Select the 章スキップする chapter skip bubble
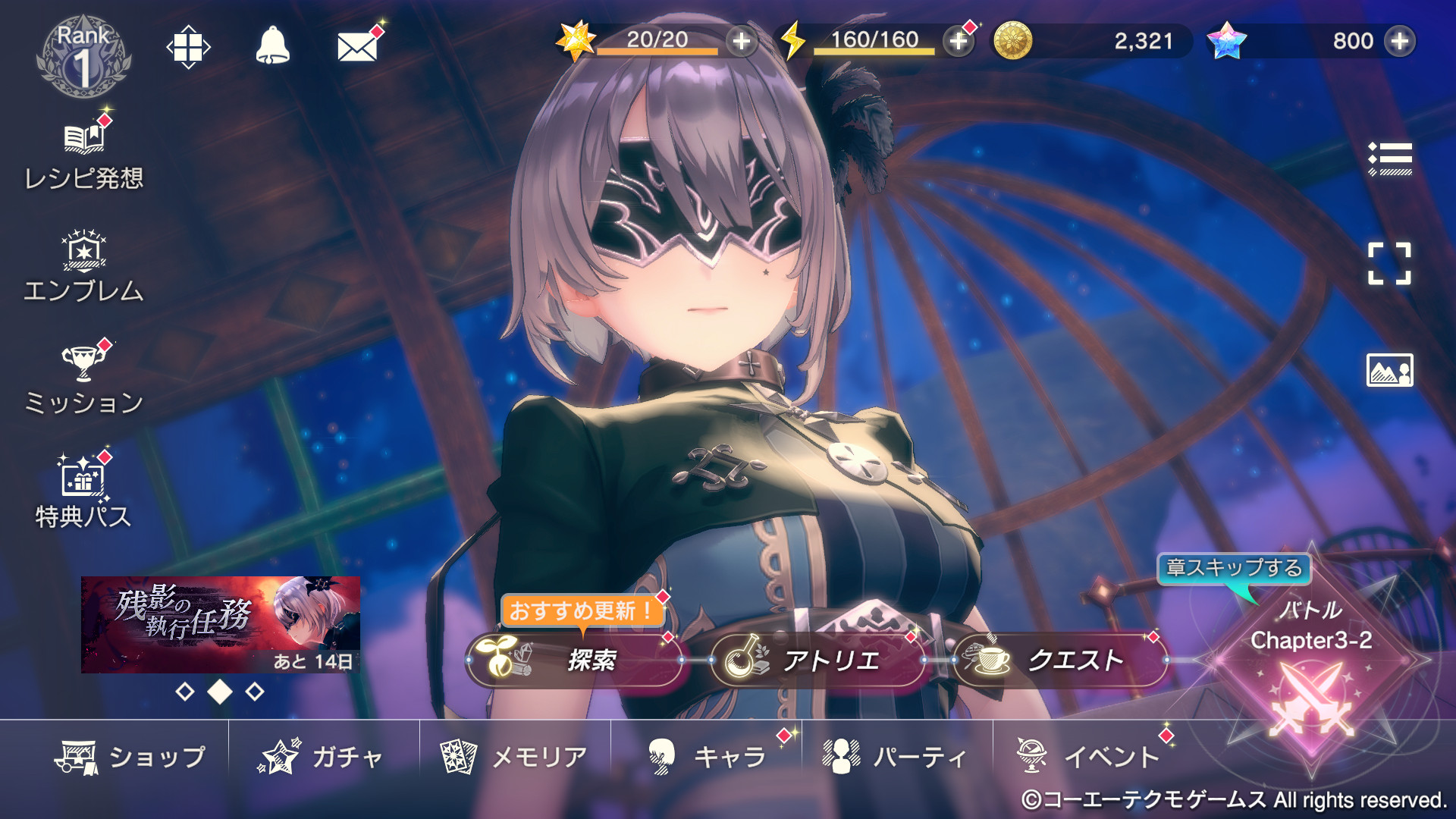Viewport: 1456px width, 819px height. click(x=1234, y=568)
